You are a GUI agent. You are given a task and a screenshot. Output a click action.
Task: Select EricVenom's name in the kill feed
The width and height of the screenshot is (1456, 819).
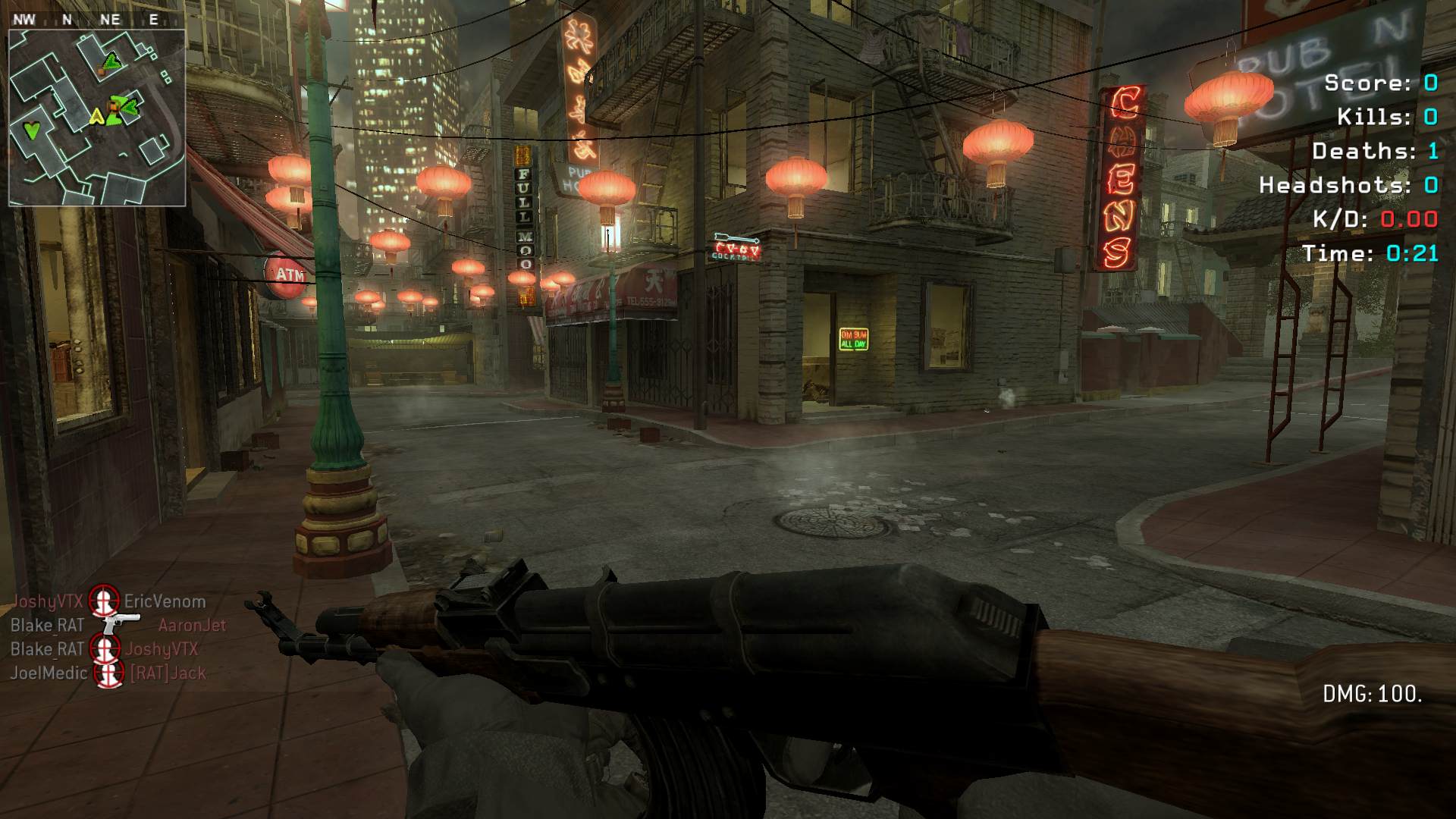coord(165,601)
